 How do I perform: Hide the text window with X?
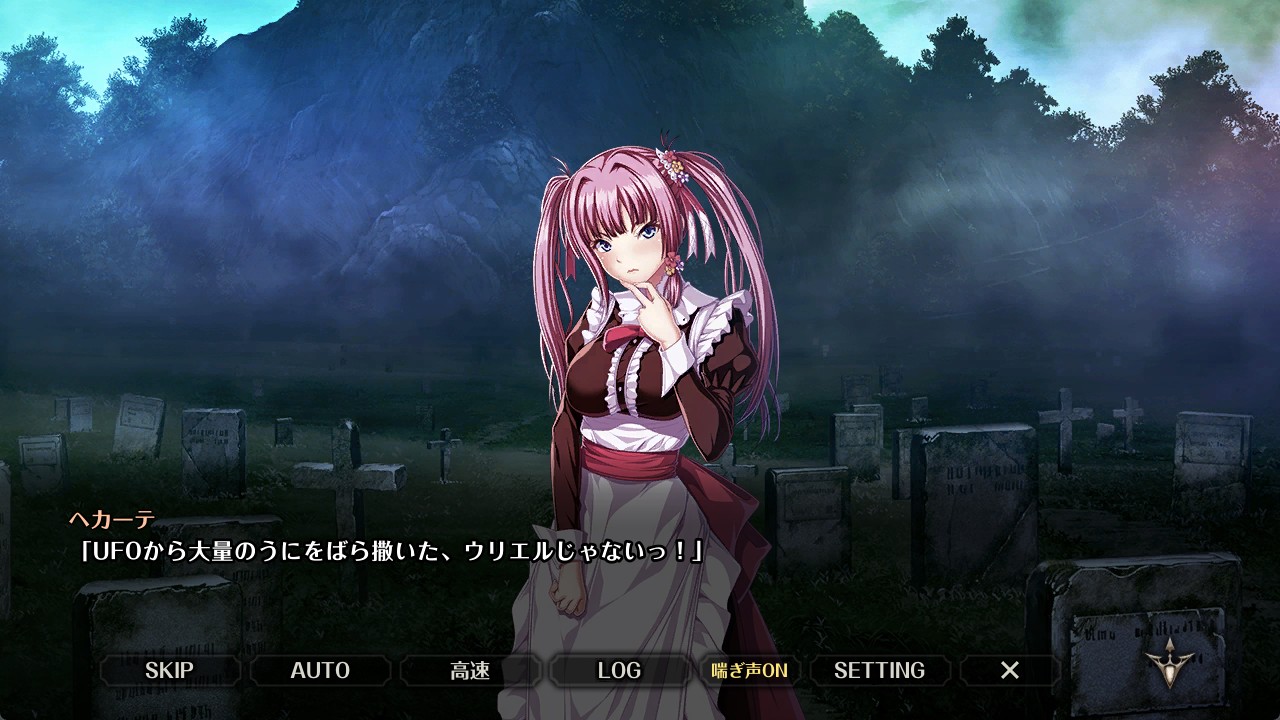(x=1010, y=670)
